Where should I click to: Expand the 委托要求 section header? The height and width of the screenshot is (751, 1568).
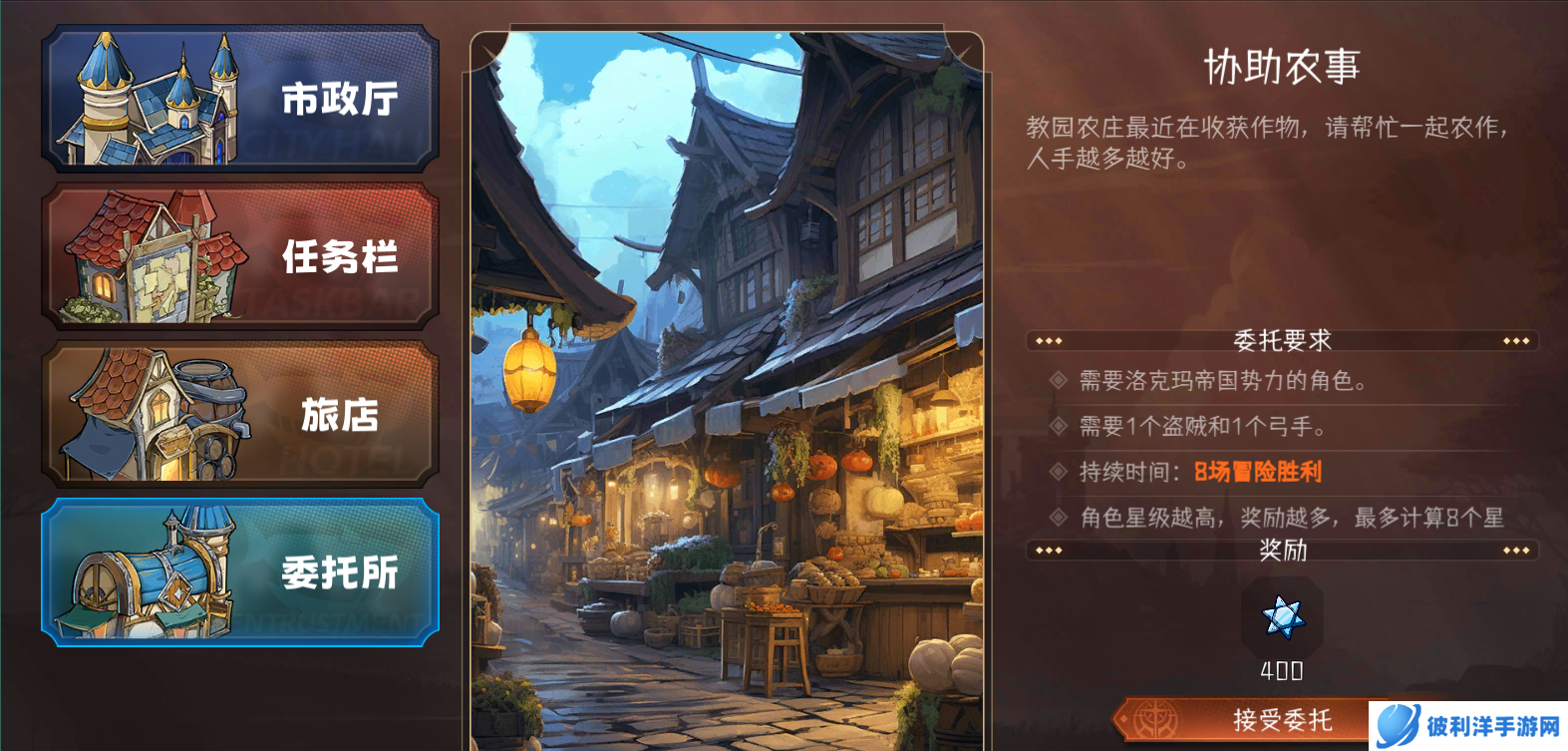coord(1283,340)
